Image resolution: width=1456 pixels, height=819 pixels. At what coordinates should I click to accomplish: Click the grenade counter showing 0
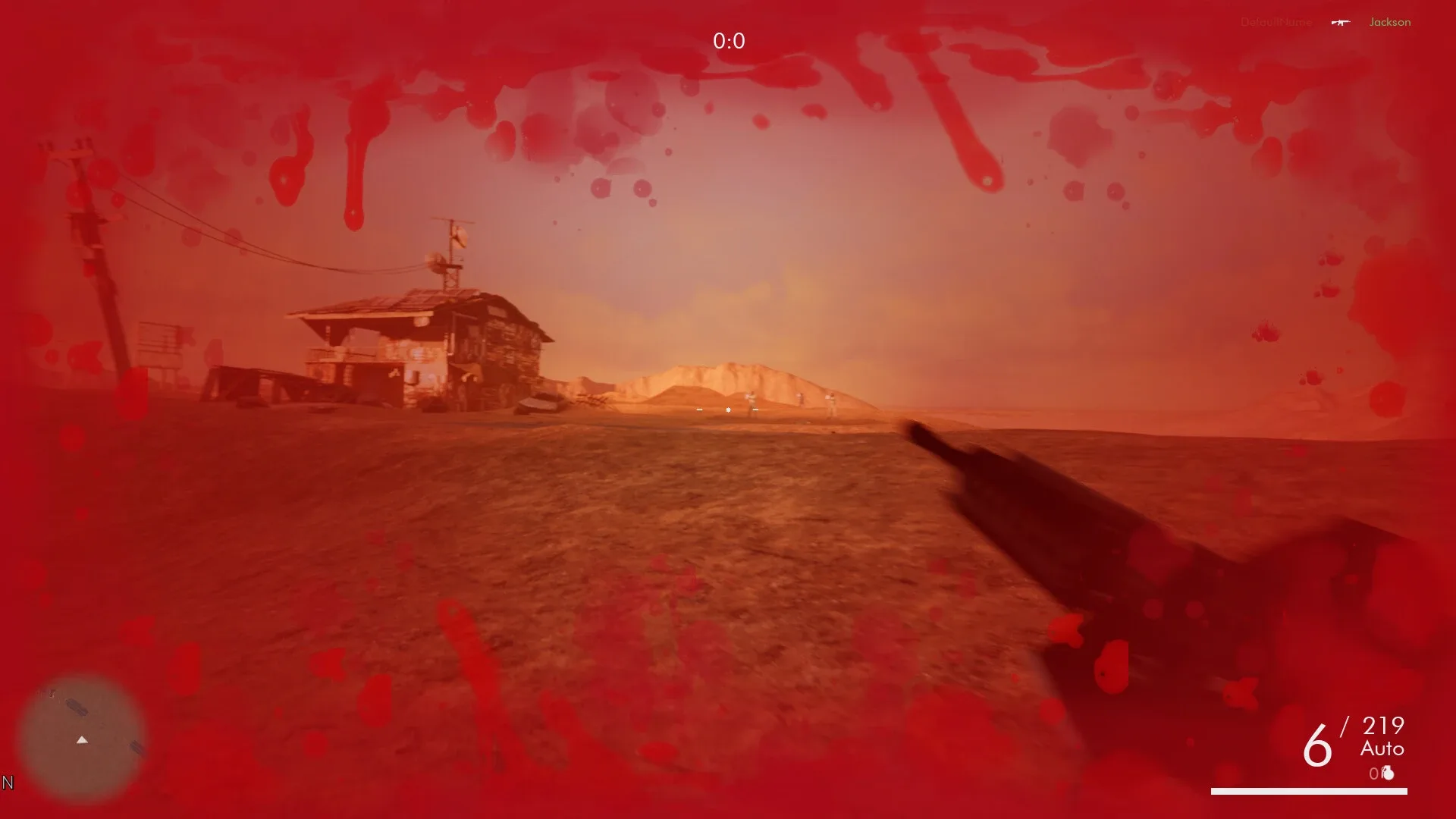1374,773
